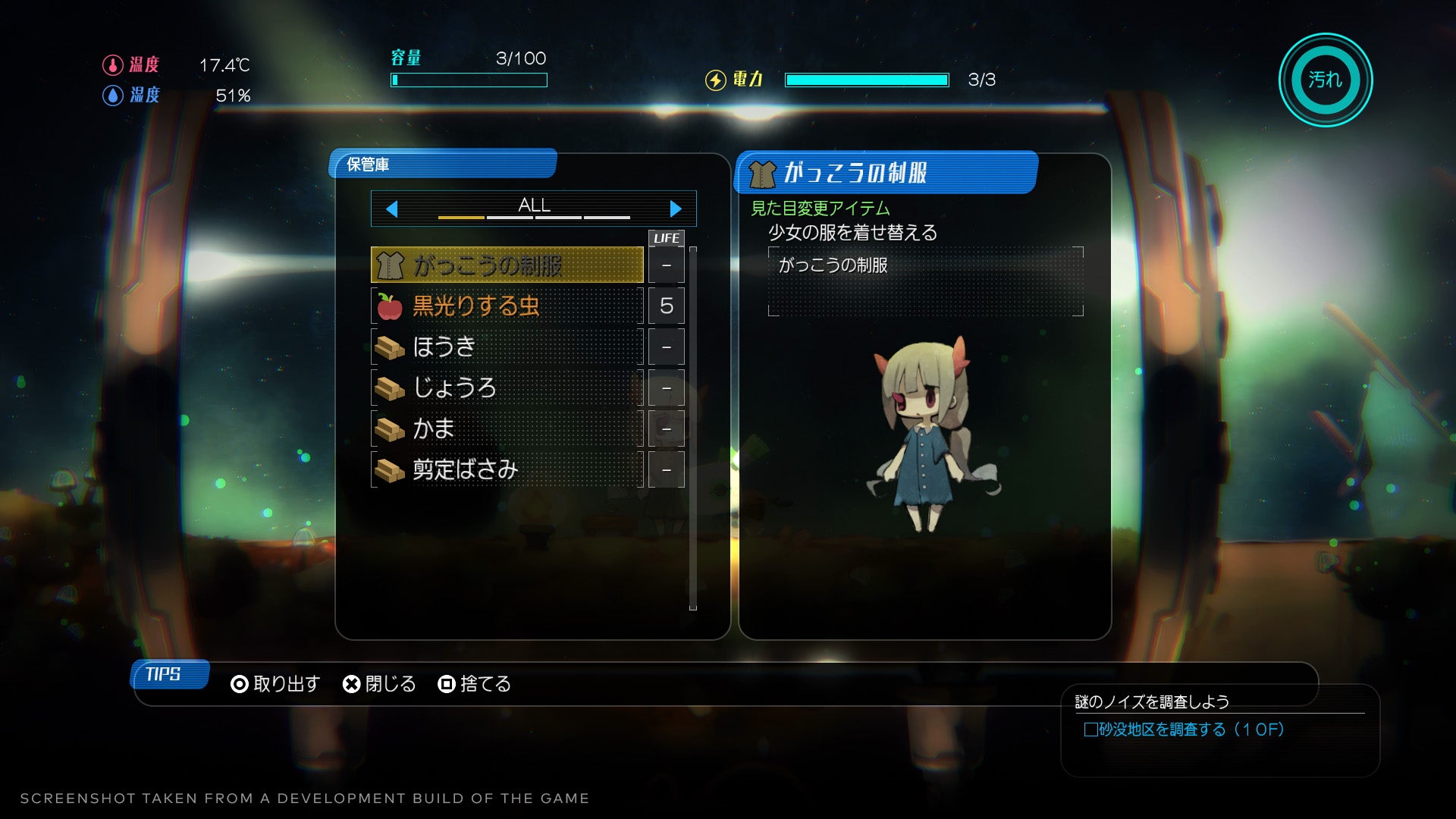Click the right arrow of the category selector
The height and width of the screenshot is (819, 1456).
pyautogui.click(x=675, y=209)
